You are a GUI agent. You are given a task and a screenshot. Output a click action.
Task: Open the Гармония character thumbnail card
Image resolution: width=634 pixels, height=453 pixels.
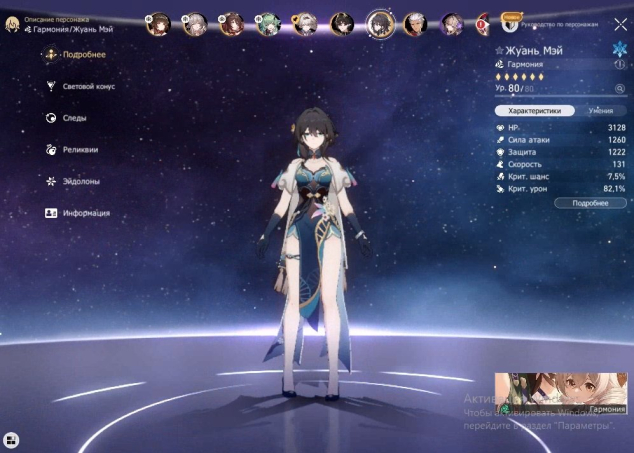[x=560, y=394]
